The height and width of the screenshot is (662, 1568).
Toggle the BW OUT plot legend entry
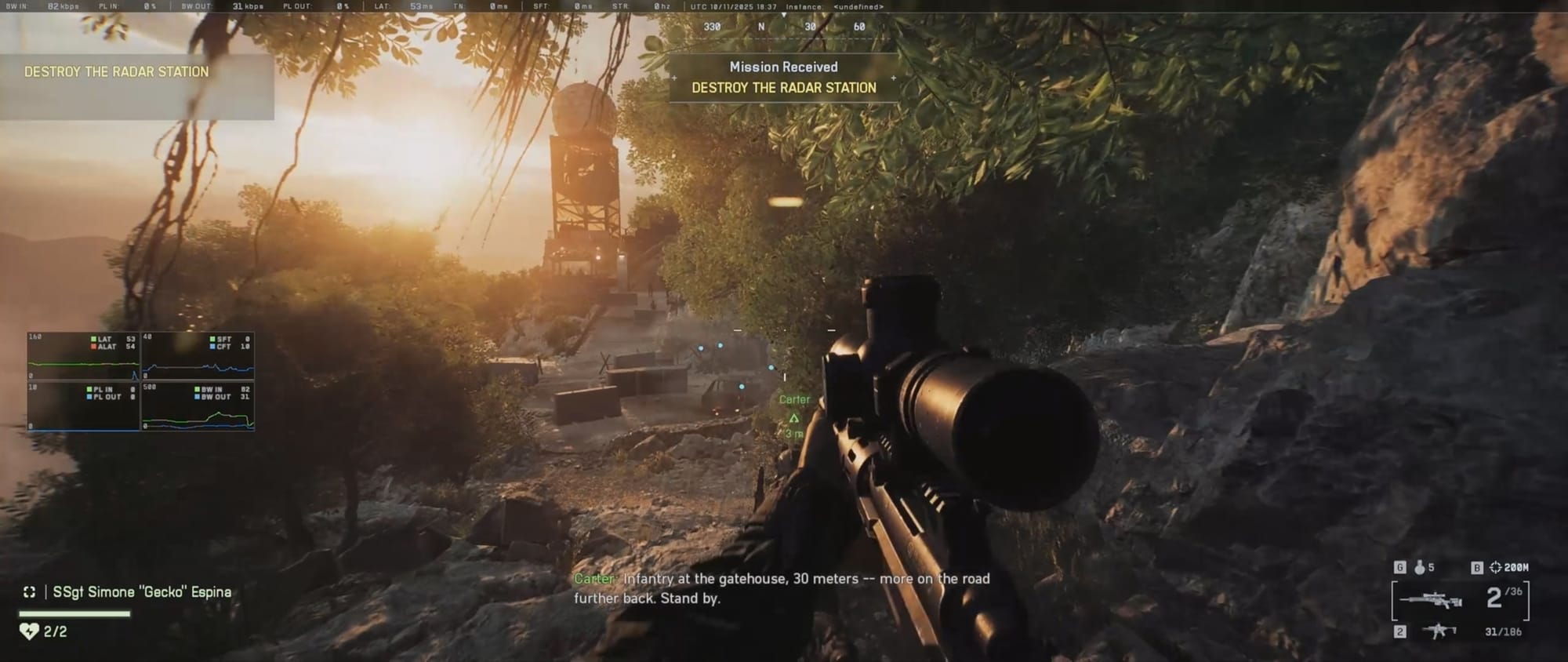click(x=212, y=397)
